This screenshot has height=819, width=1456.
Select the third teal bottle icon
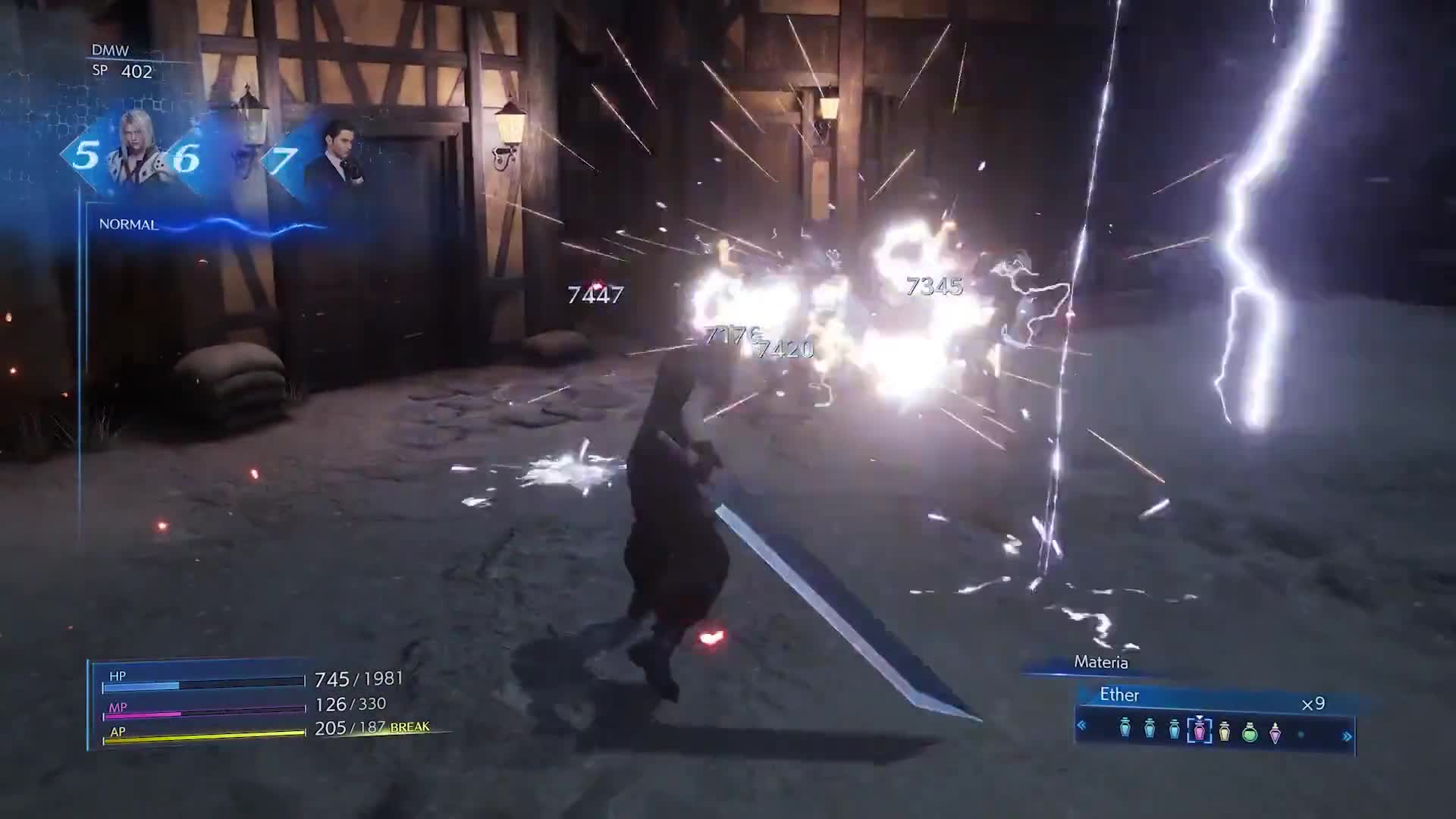click(1174, 730)
